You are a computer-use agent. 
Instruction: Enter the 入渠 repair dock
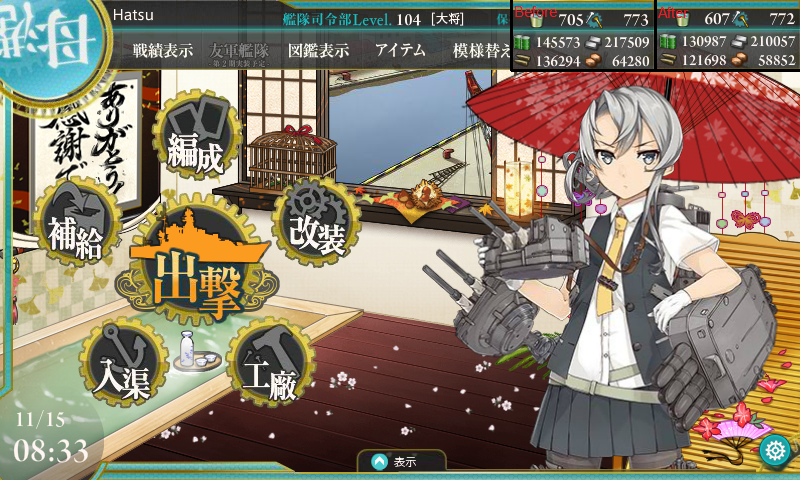(122, 363)
